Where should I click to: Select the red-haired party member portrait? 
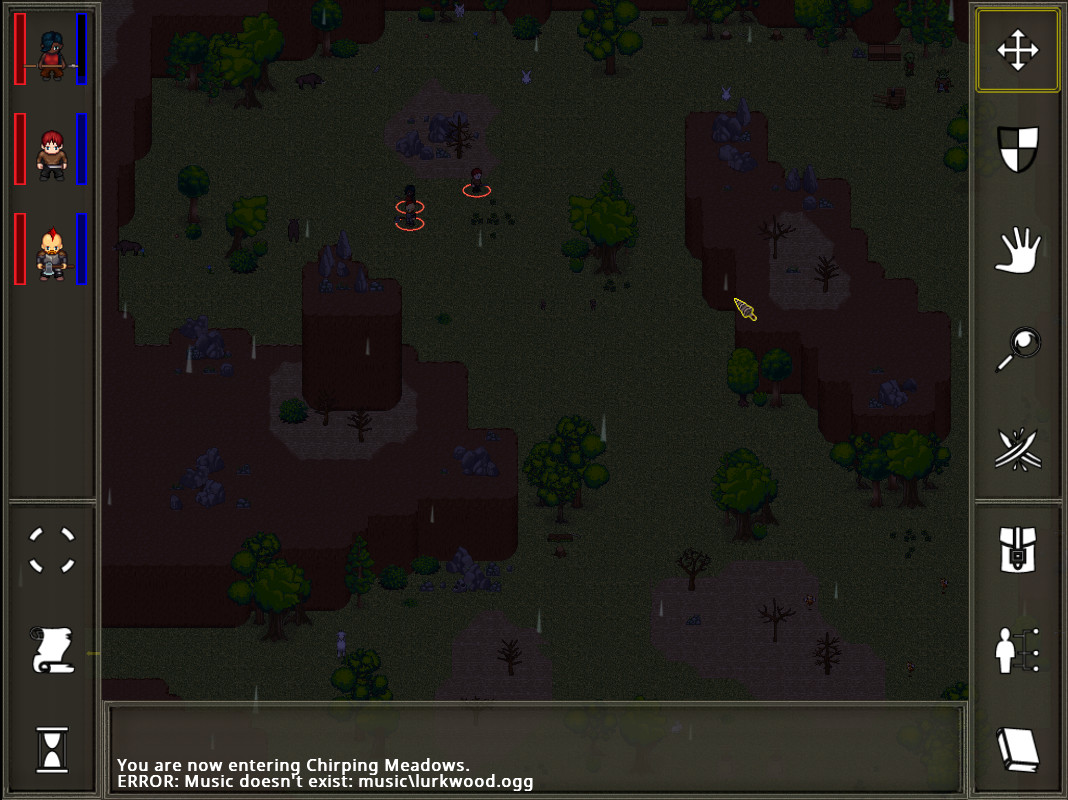51,154
